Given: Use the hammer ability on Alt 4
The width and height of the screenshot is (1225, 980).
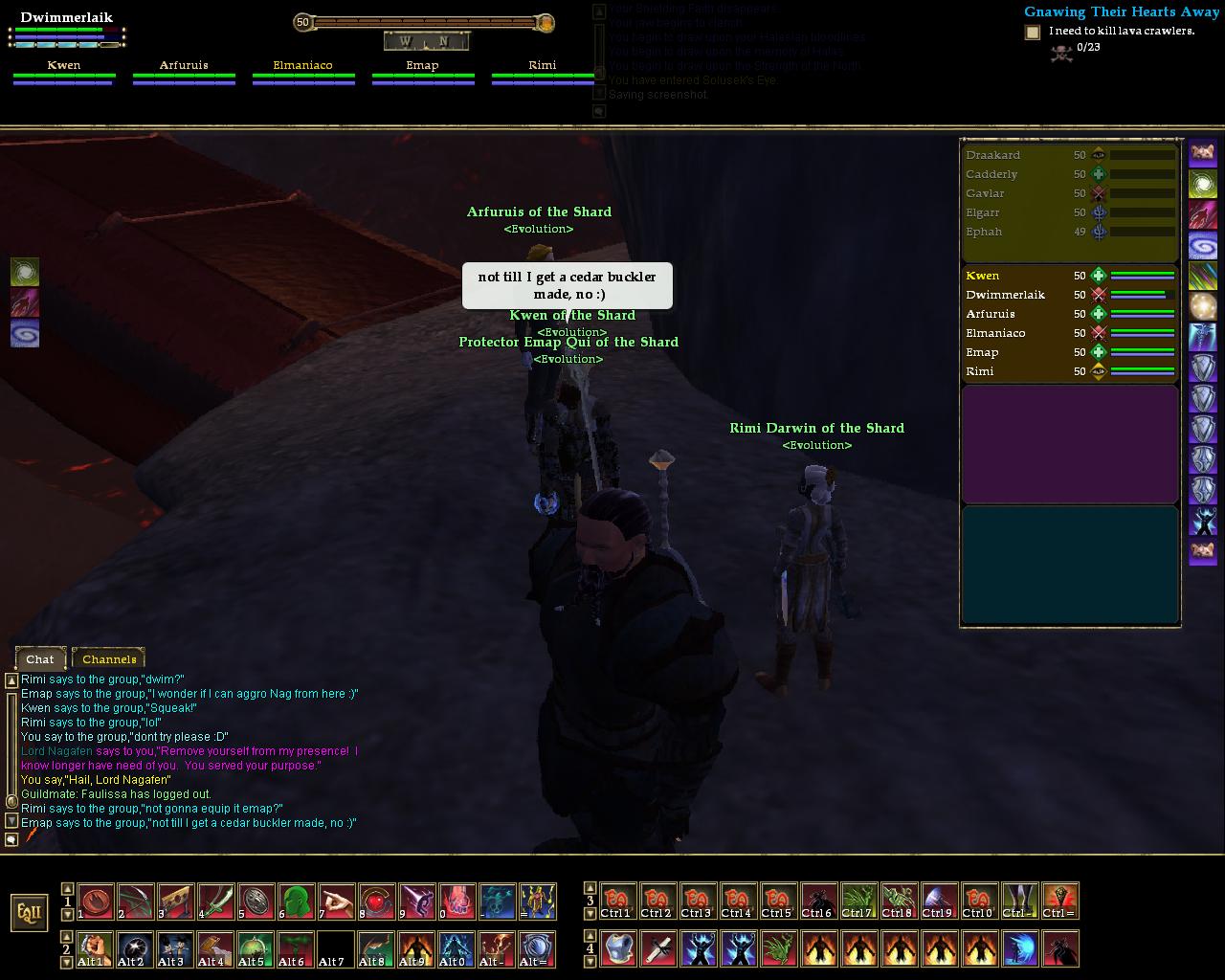Looking at the screenshot, I should tap(215, 948).
